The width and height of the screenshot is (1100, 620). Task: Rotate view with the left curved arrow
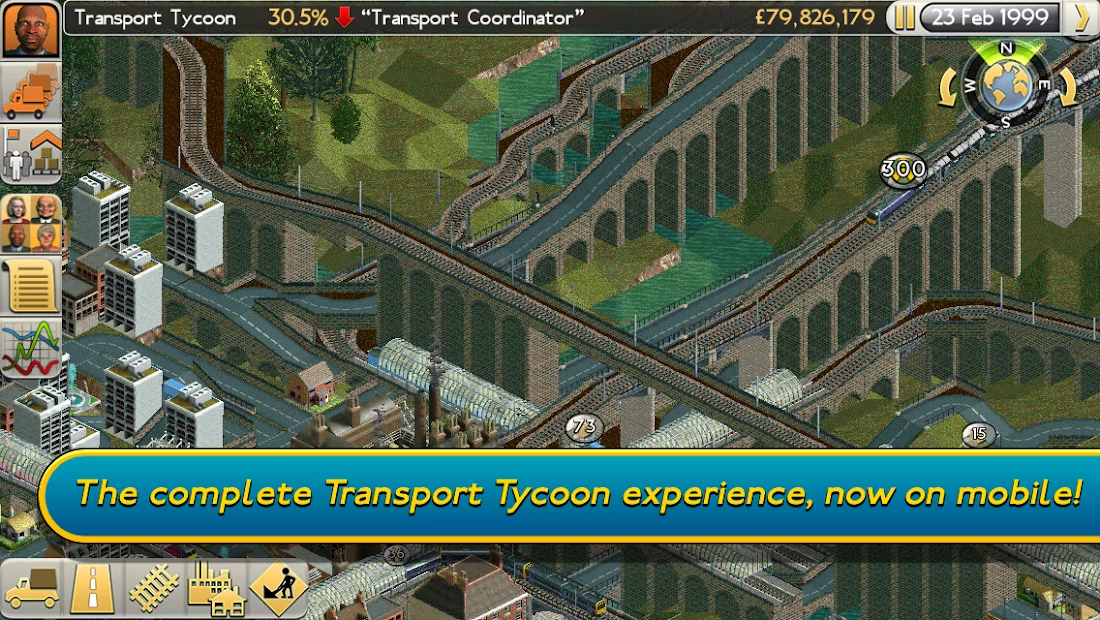(950, 88)
